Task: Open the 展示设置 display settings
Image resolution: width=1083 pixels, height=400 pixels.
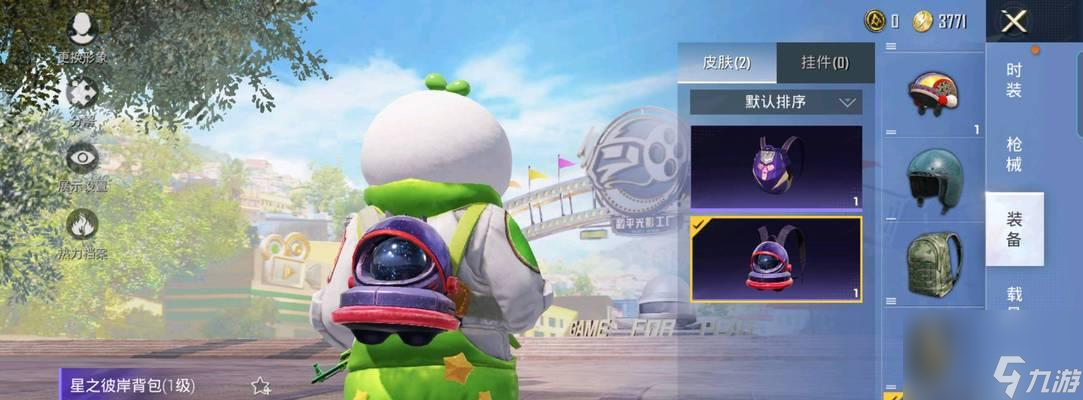Action: 81,159
